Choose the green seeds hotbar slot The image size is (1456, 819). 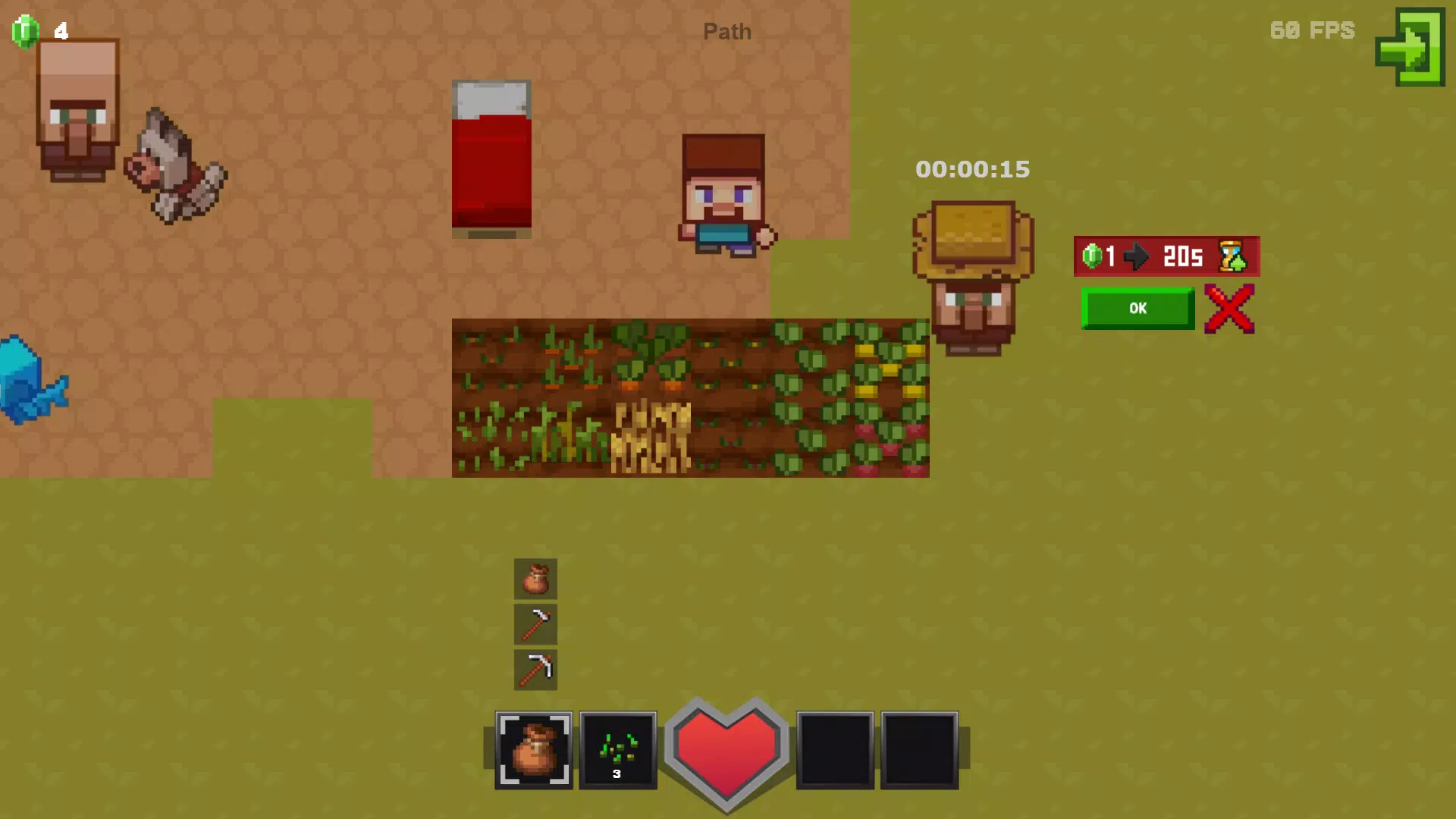pyautogui.click(x=618, y=750)
